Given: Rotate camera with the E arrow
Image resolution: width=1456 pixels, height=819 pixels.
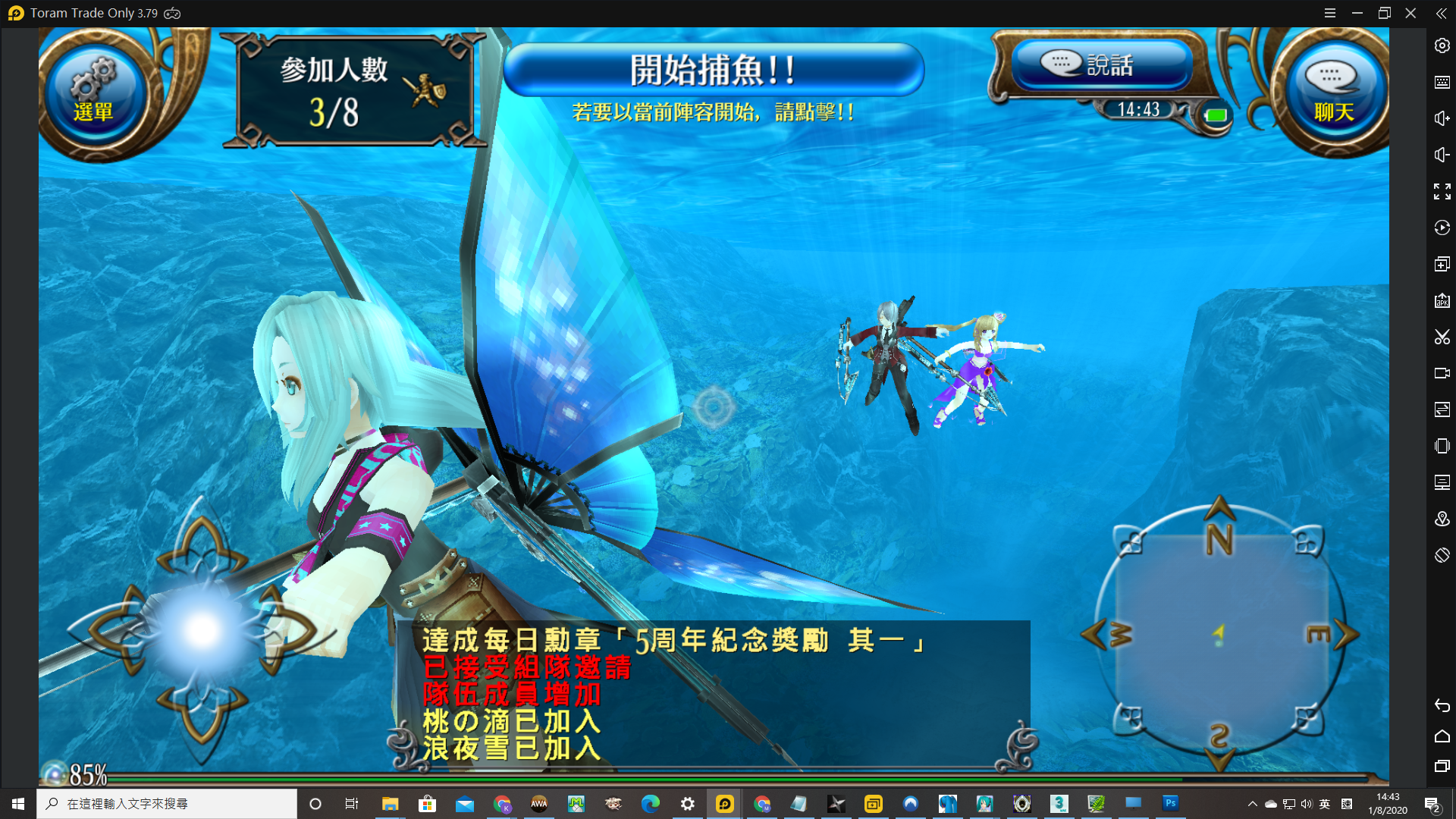Looking at the screenshot, I should pyautogui.click(x=1346, y=634).
